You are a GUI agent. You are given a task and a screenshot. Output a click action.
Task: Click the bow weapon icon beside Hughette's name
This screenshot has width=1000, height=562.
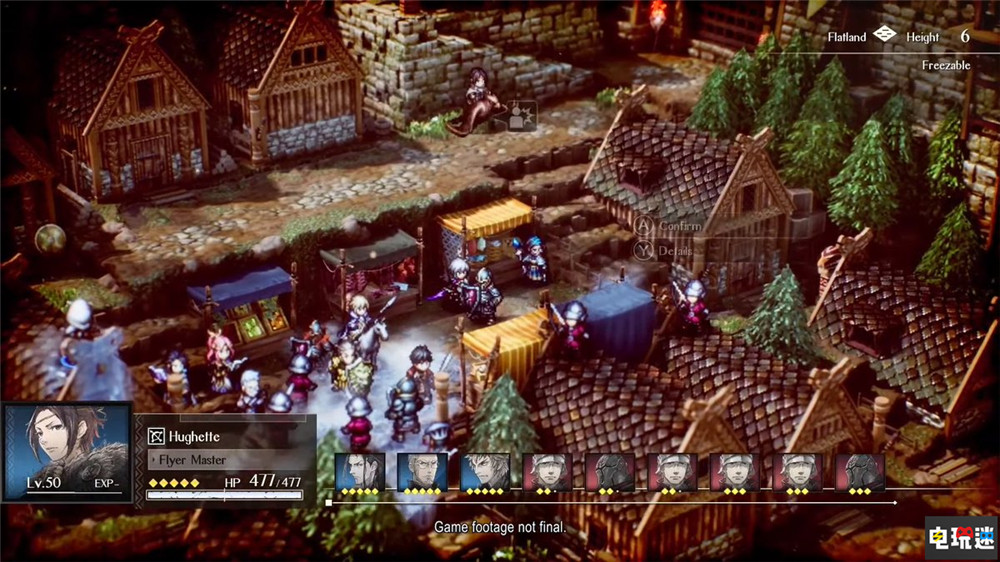[x=156, y=436]
